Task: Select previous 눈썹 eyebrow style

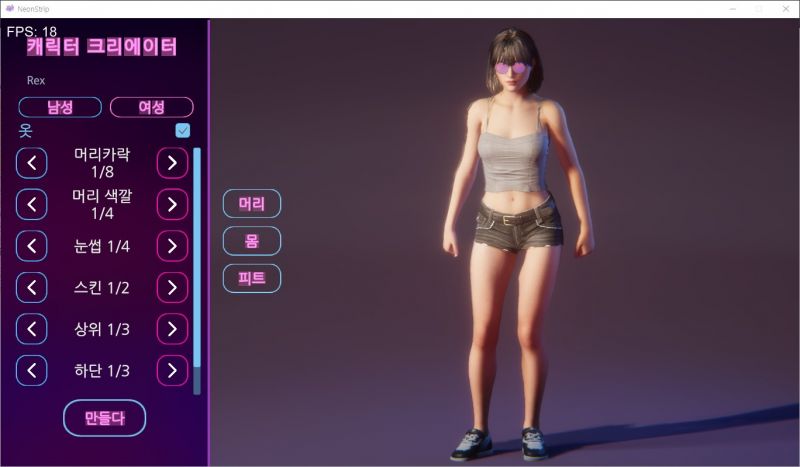Action: (32, 246)
